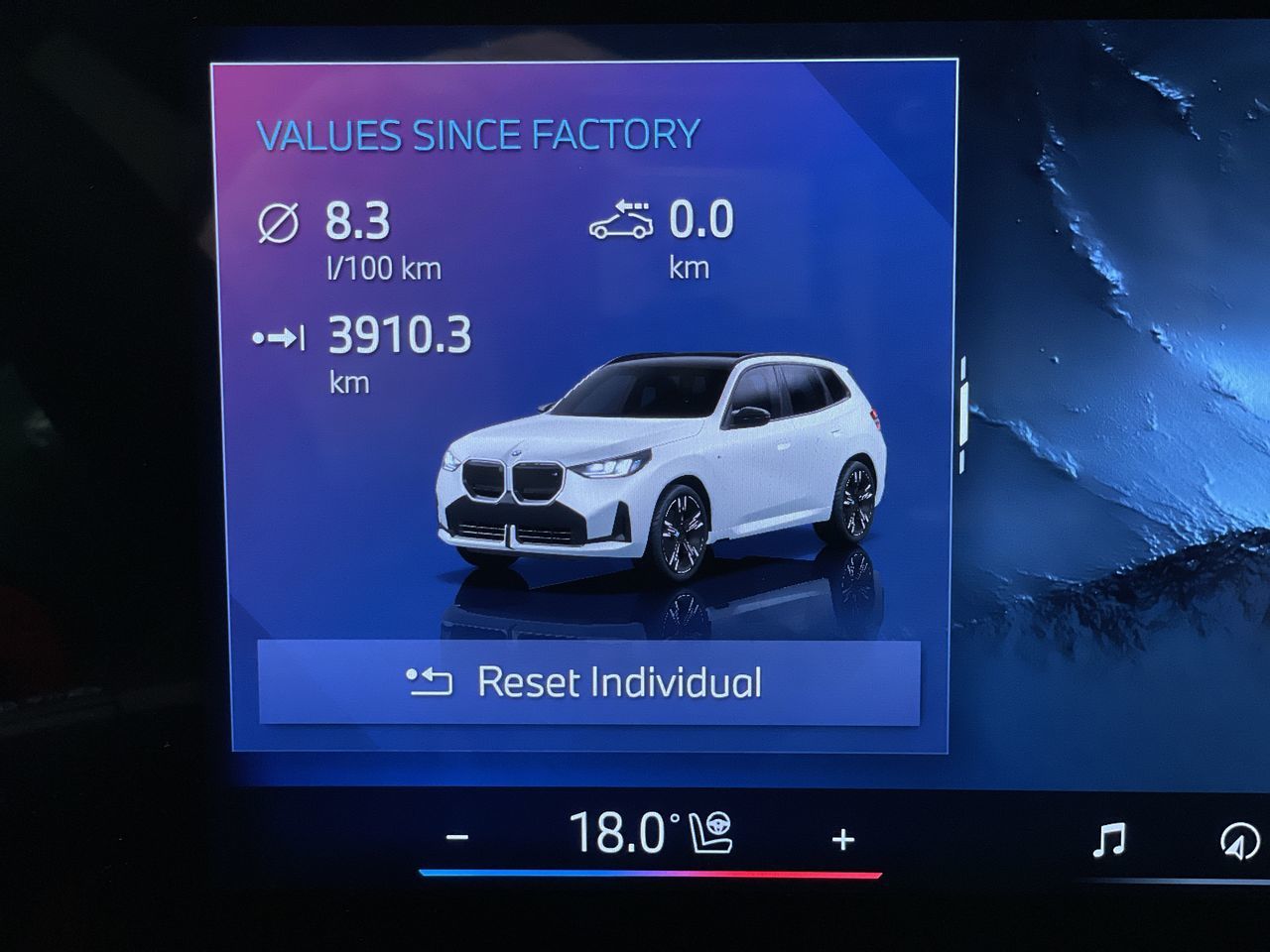The width and height of the screenshot is (1270, 952).
Task: Select the top page indicator segment
Action: pos(962,367)
